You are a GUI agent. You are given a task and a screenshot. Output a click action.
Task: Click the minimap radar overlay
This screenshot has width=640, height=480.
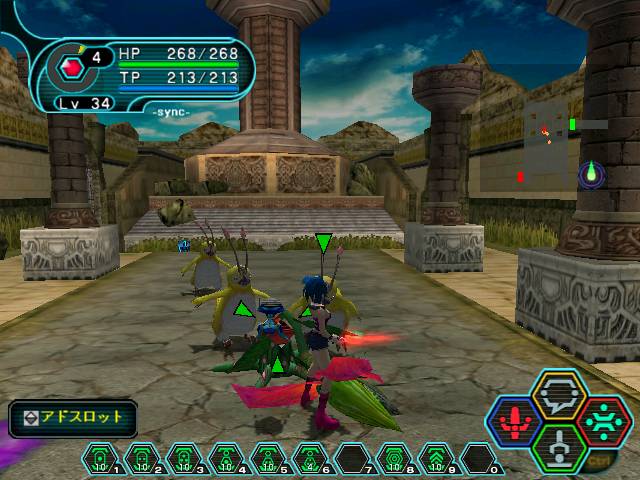click(x=548, y=143)
